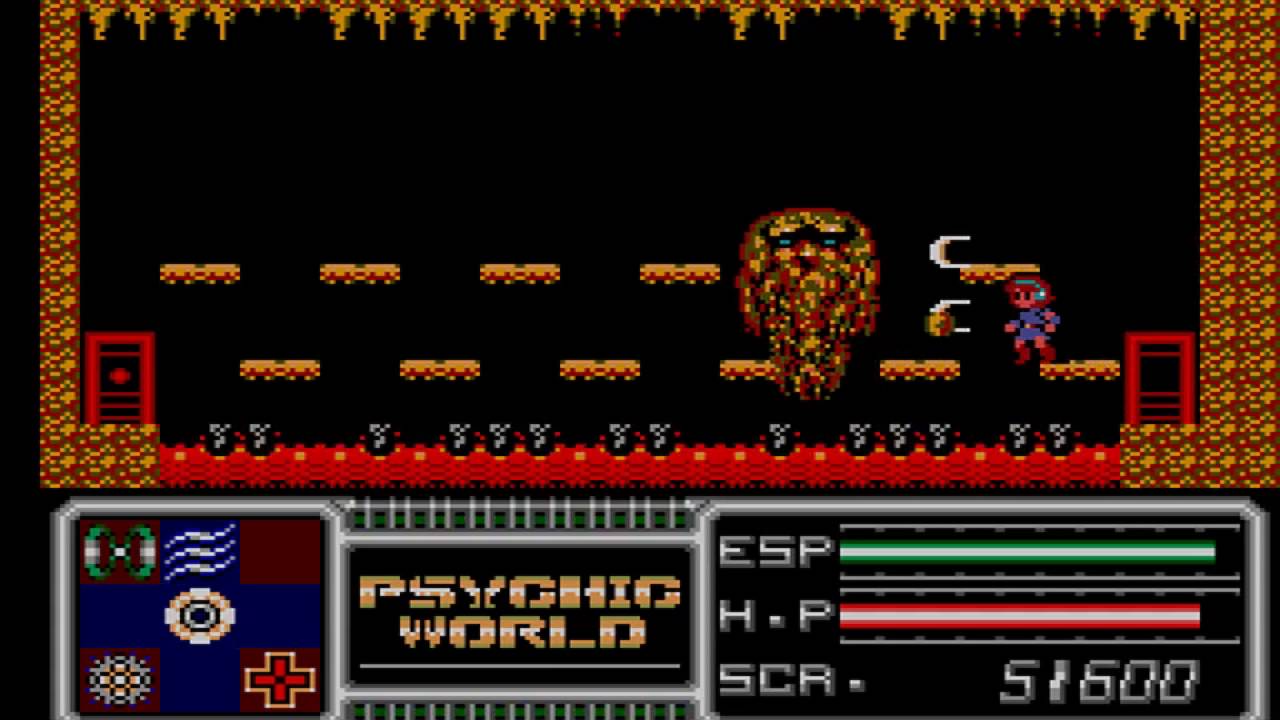This screenshot has width=1280, height=720.
Task: Click the Psychic World title logo
Action: [x=520, y=615]
